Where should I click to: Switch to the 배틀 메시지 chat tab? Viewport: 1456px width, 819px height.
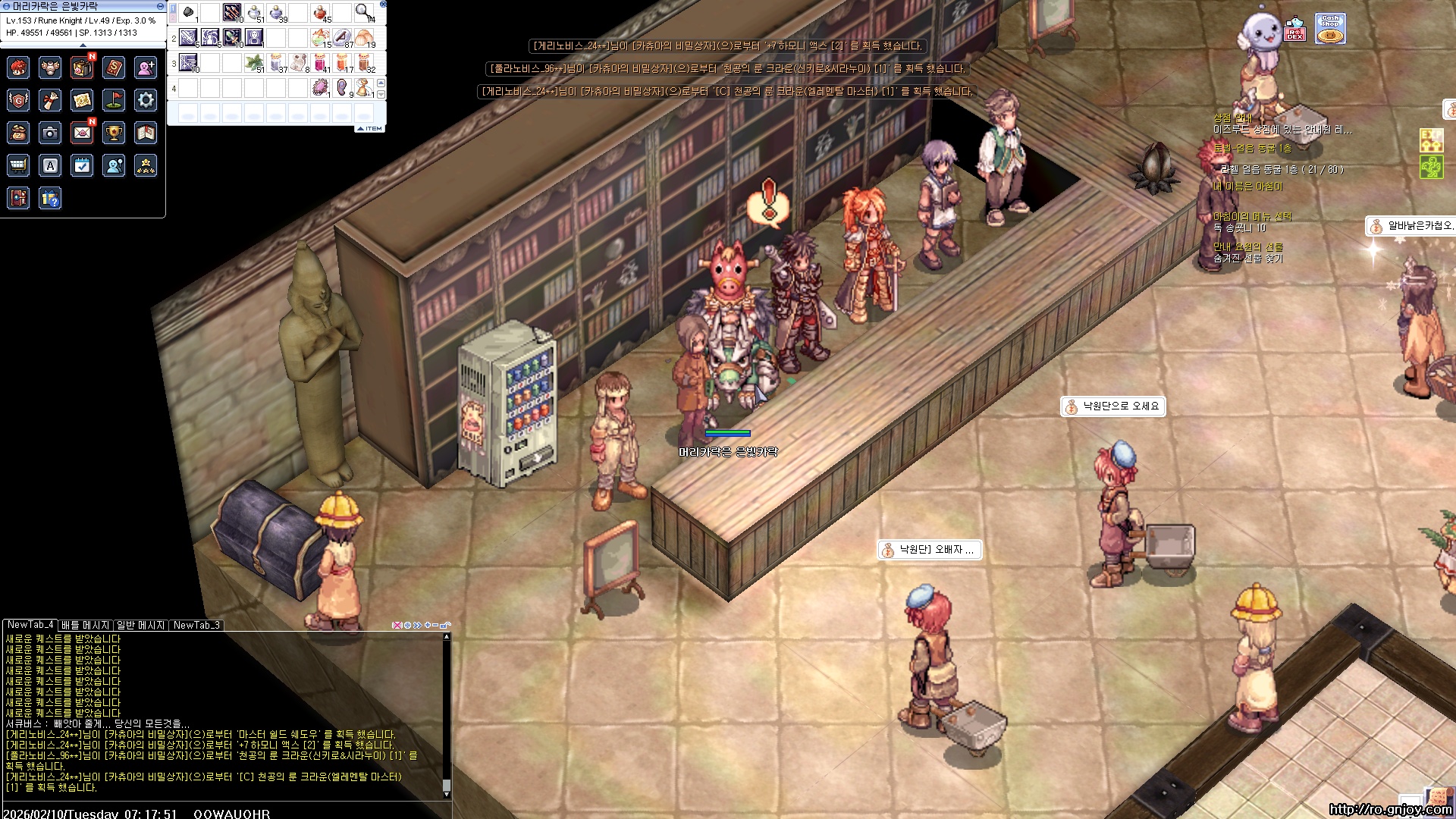click(x=86, y=625)
